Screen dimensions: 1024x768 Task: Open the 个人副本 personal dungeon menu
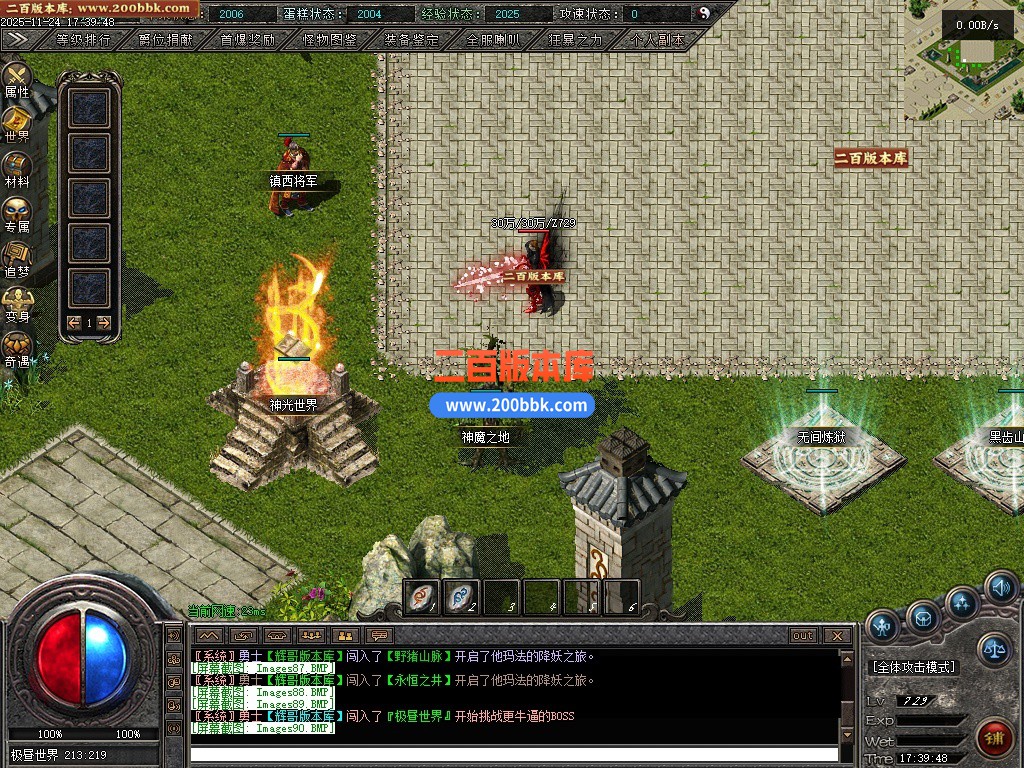[657, 41]
